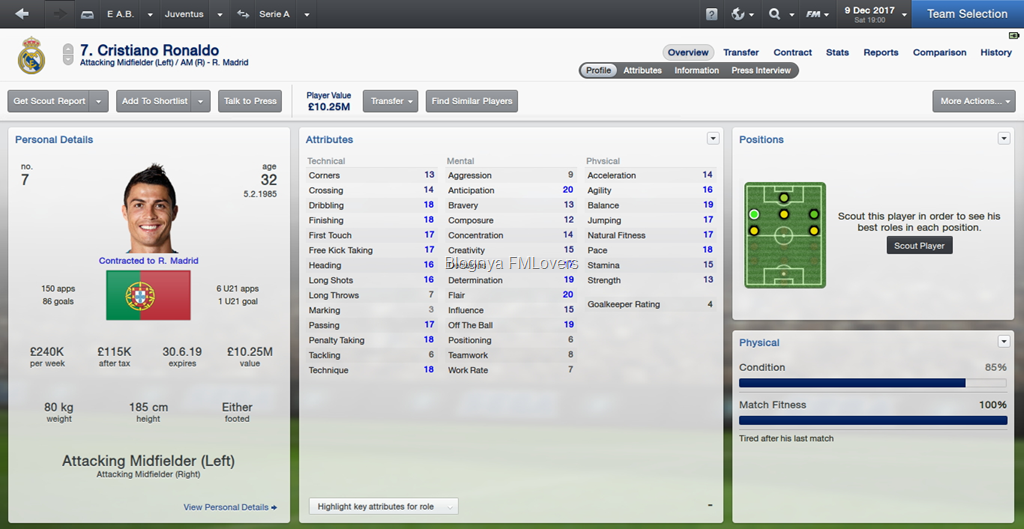Image resolution: width=1024 pixels, height=529 pixels.
Task: Open the Contract tab
Action: pyautogui.click(x=792, y=52)
